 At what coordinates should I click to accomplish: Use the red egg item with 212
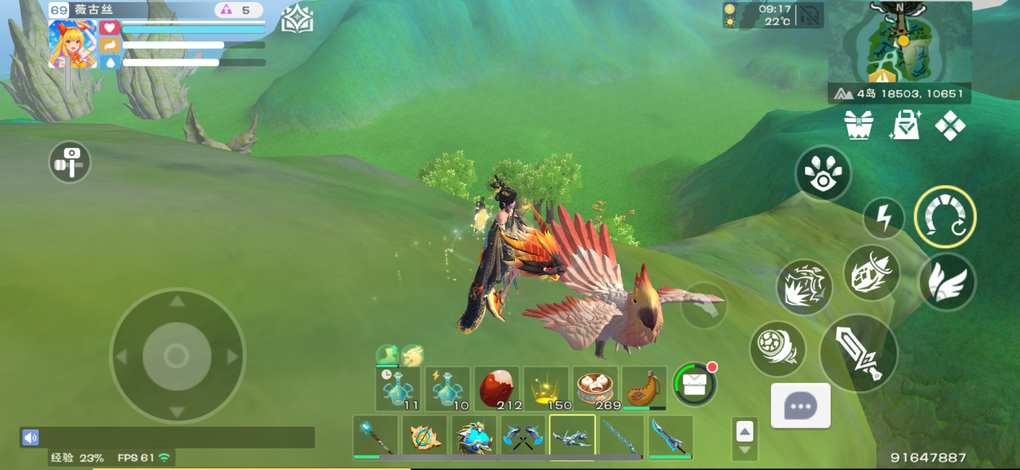coord(497,387)
